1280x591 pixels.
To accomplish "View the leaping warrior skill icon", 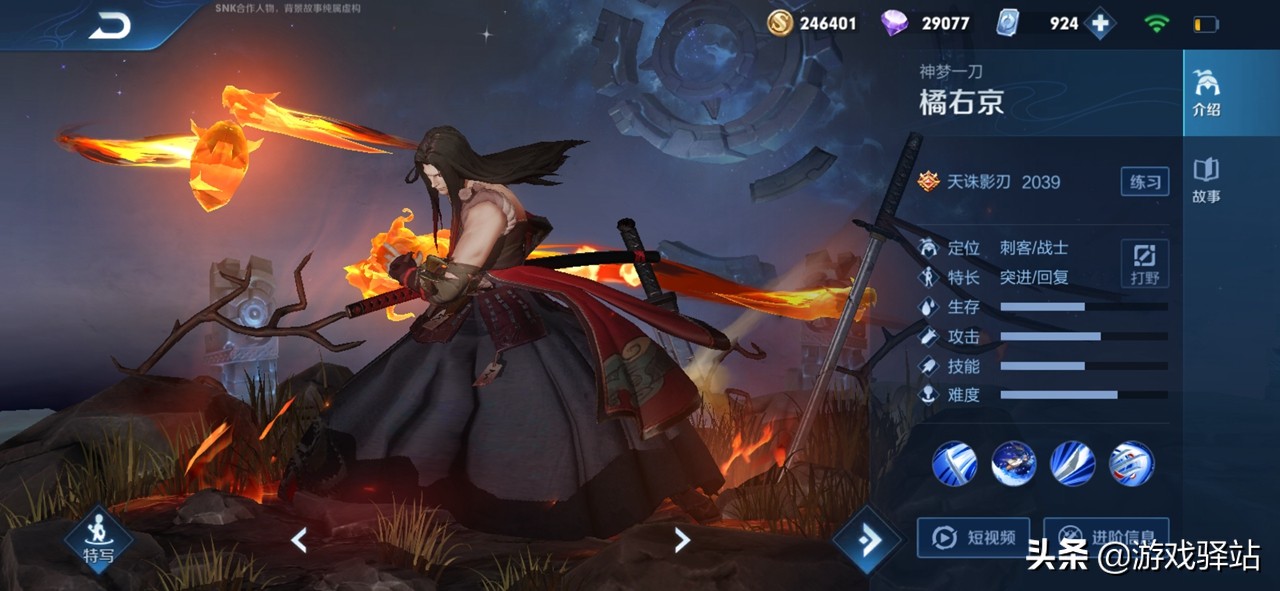I will tap(1013, 463).
